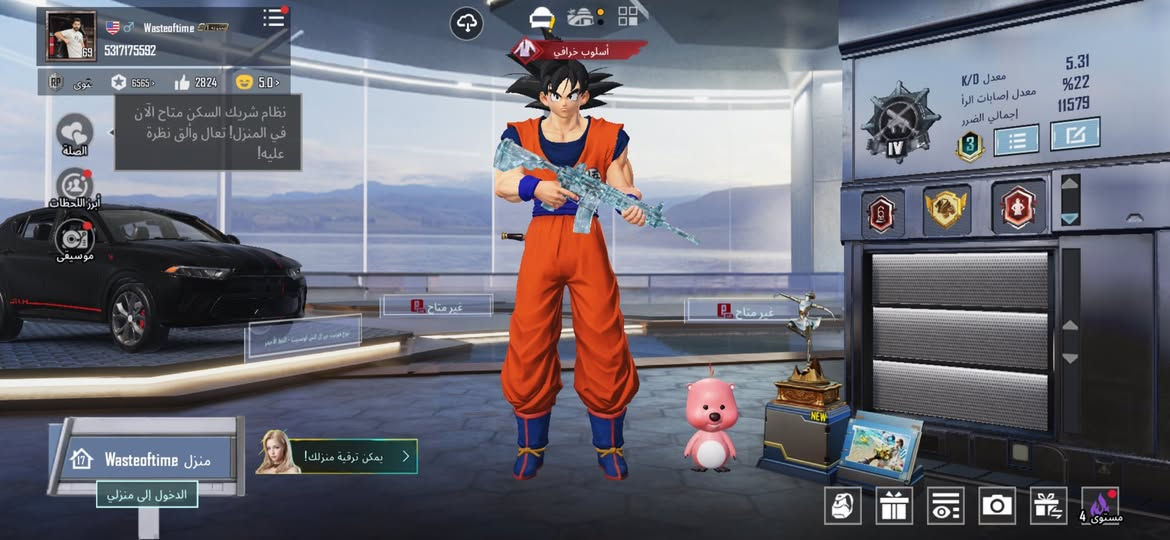The image size is (1170, 540).
Task: Open the stats list button
Action: [x=1016, y=139]
